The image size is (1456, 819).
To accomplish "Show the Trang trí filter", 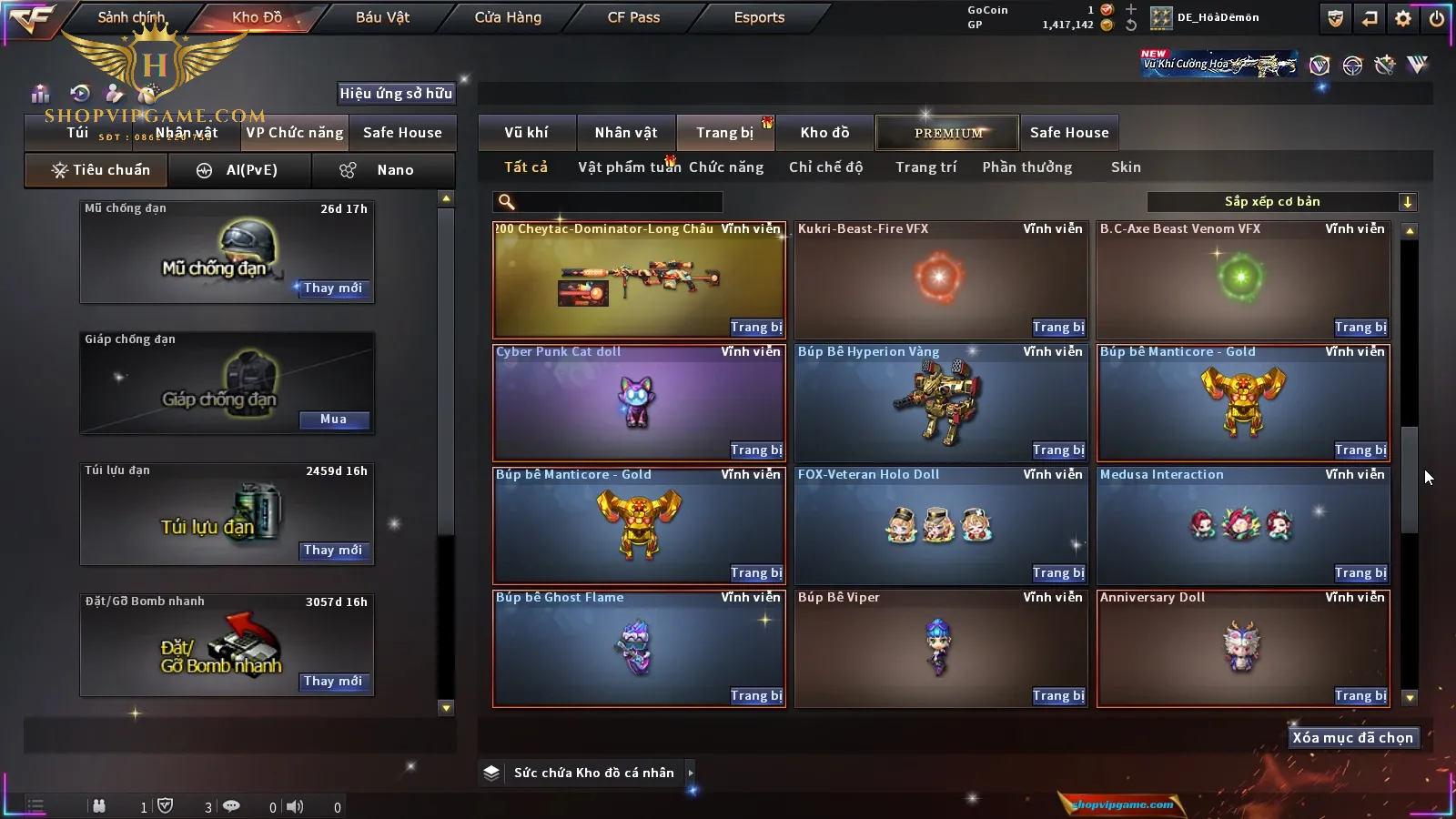I will click(925, 167).
